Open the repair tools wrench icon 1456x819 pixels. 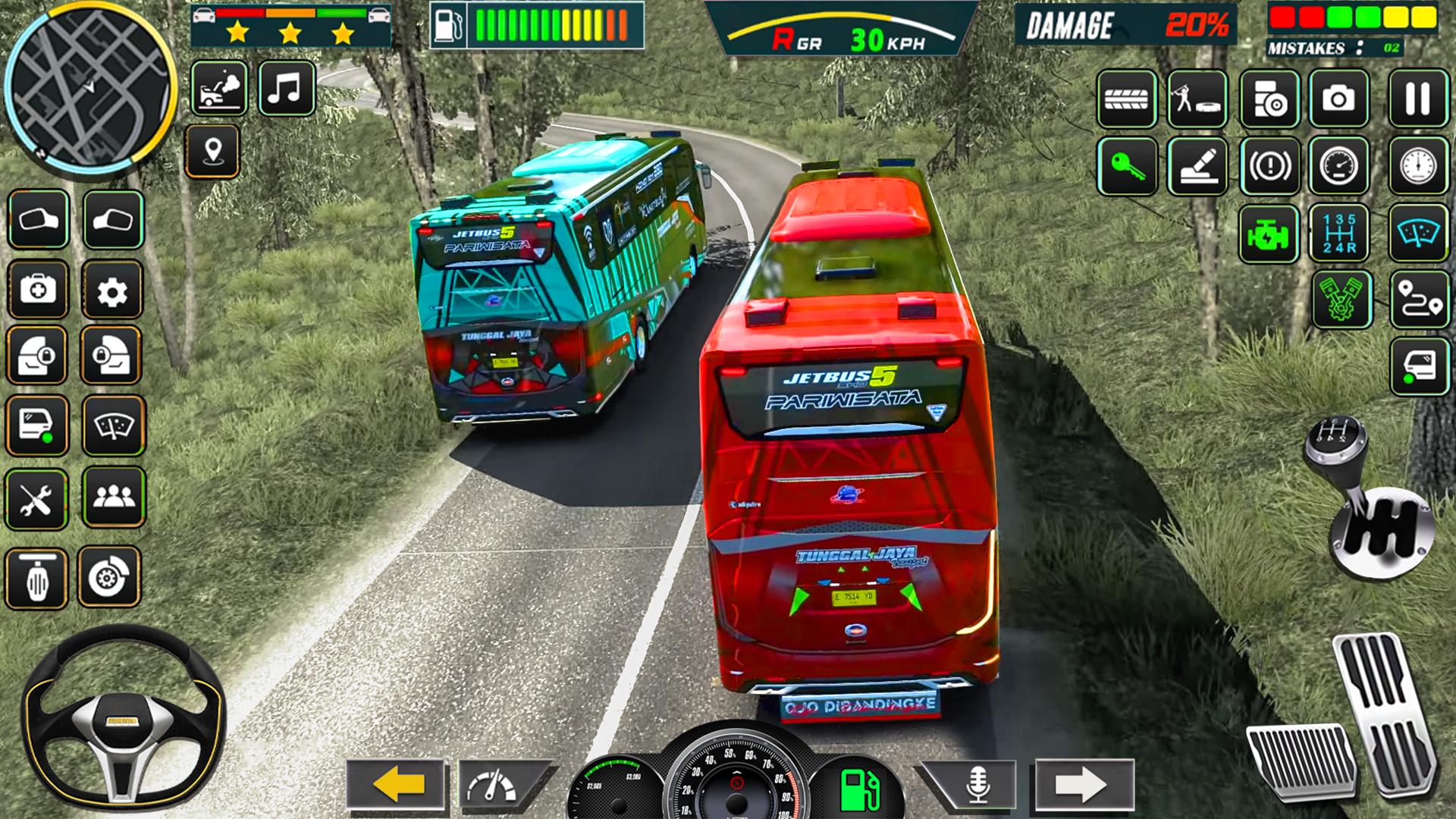pyautogui.click(x=36, y=499)
